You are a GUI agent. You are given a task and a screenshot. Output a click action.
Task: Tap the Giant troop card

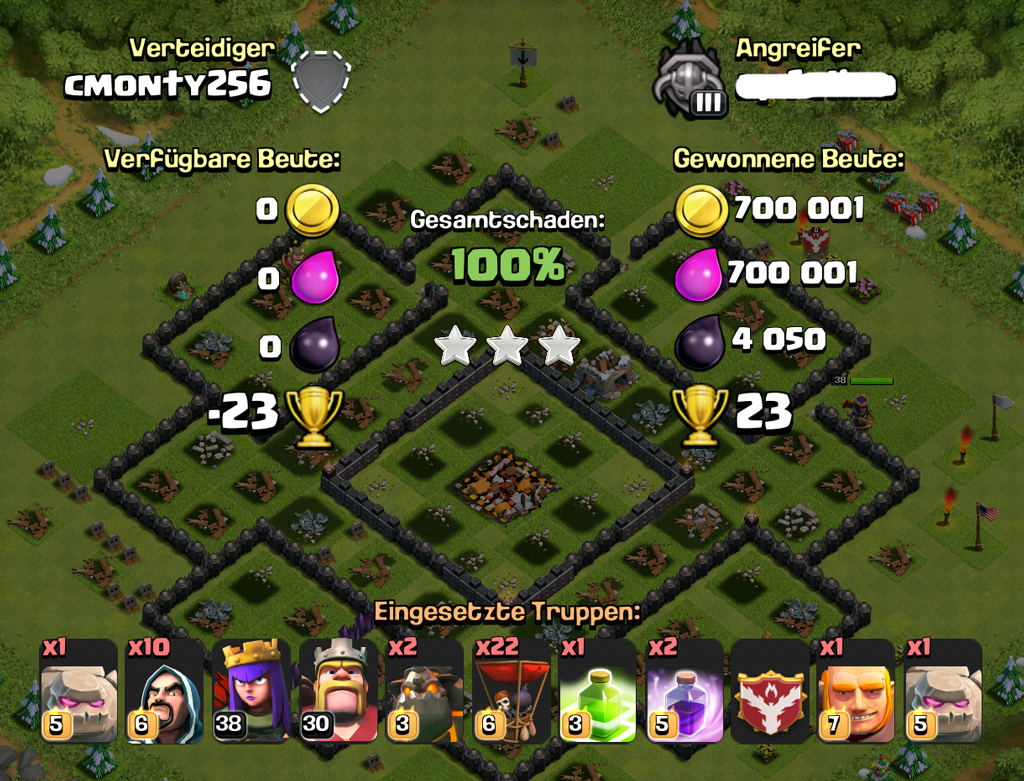tap(856, 691)
